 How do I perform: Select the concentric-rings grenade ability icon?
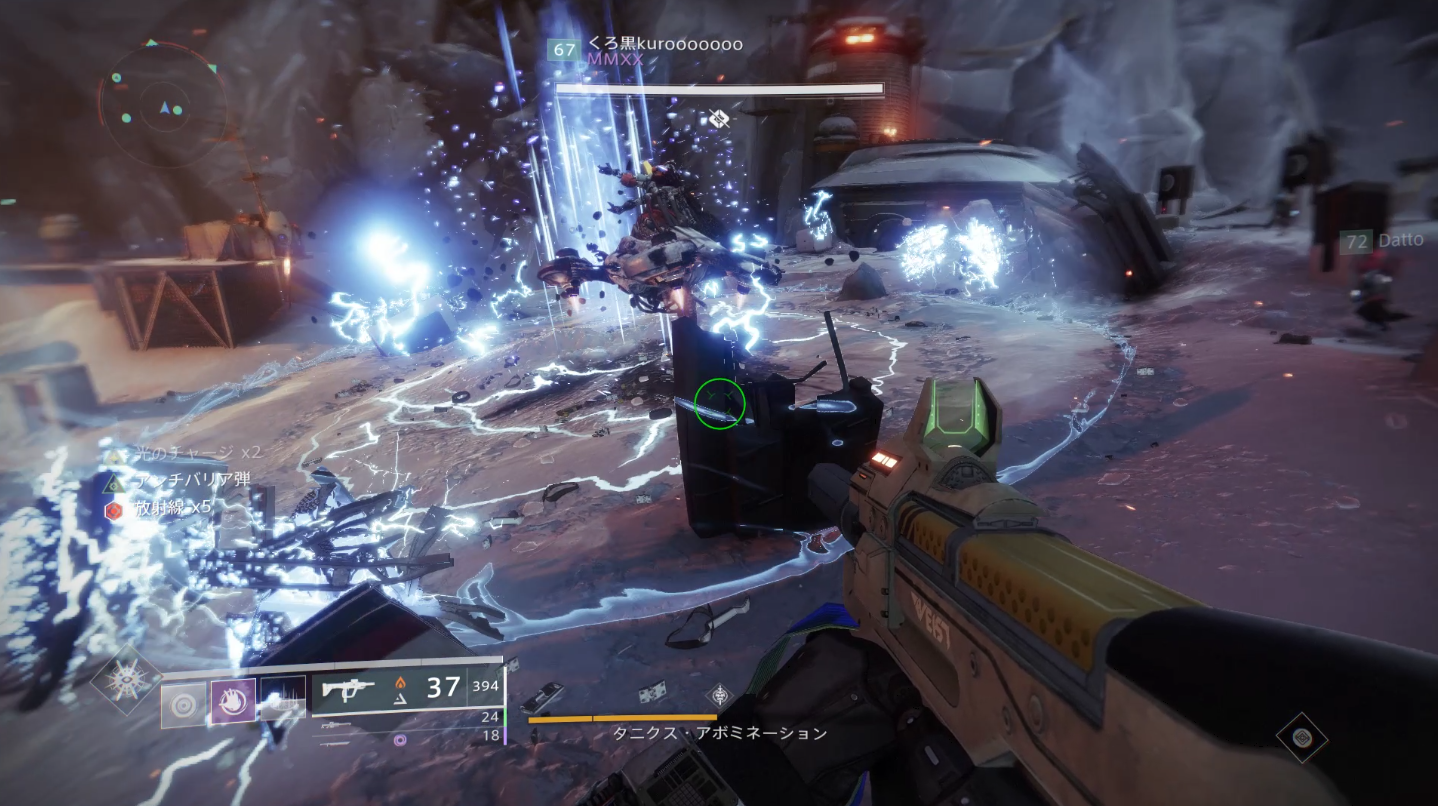183,704
